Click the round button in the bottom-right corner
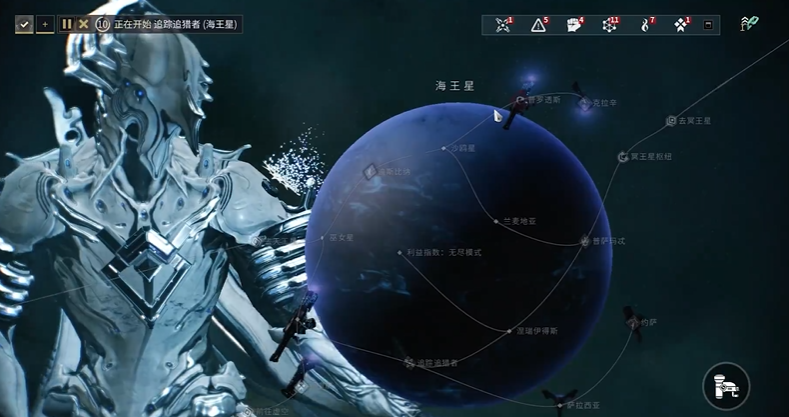 (x=726, y=385)
